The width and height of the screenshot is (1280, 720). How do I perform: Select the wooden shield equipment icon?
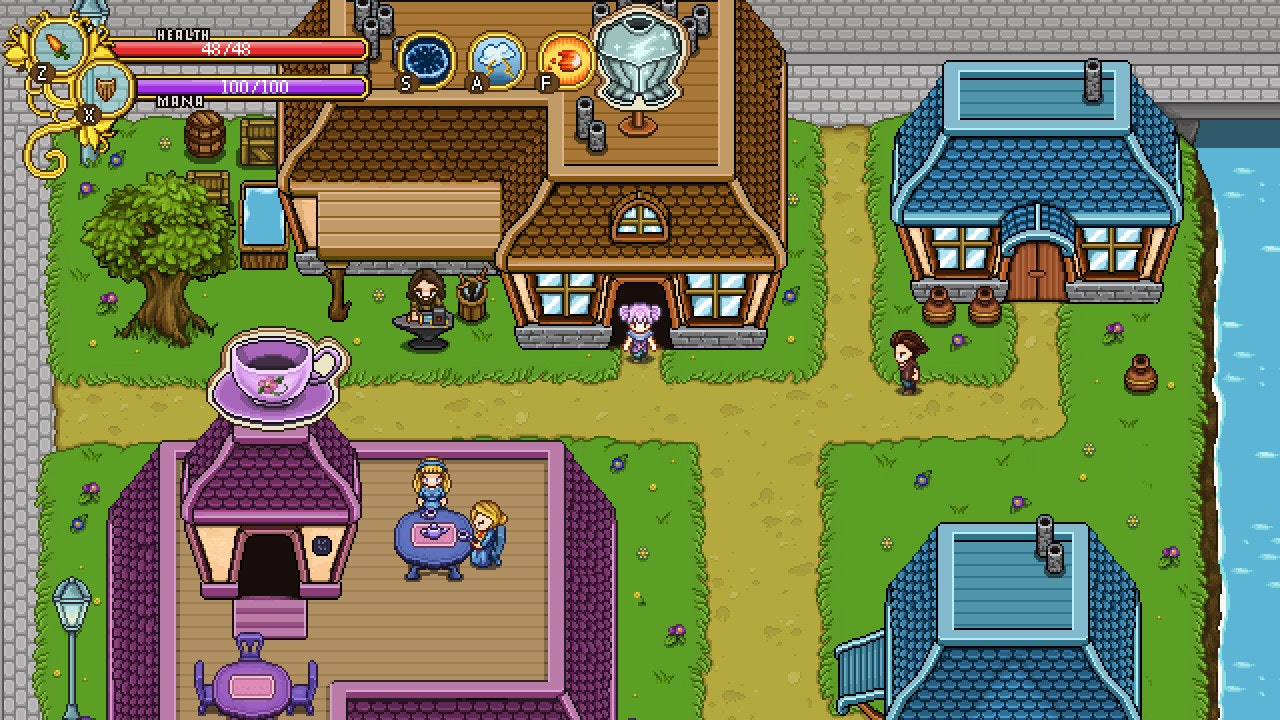105,88
